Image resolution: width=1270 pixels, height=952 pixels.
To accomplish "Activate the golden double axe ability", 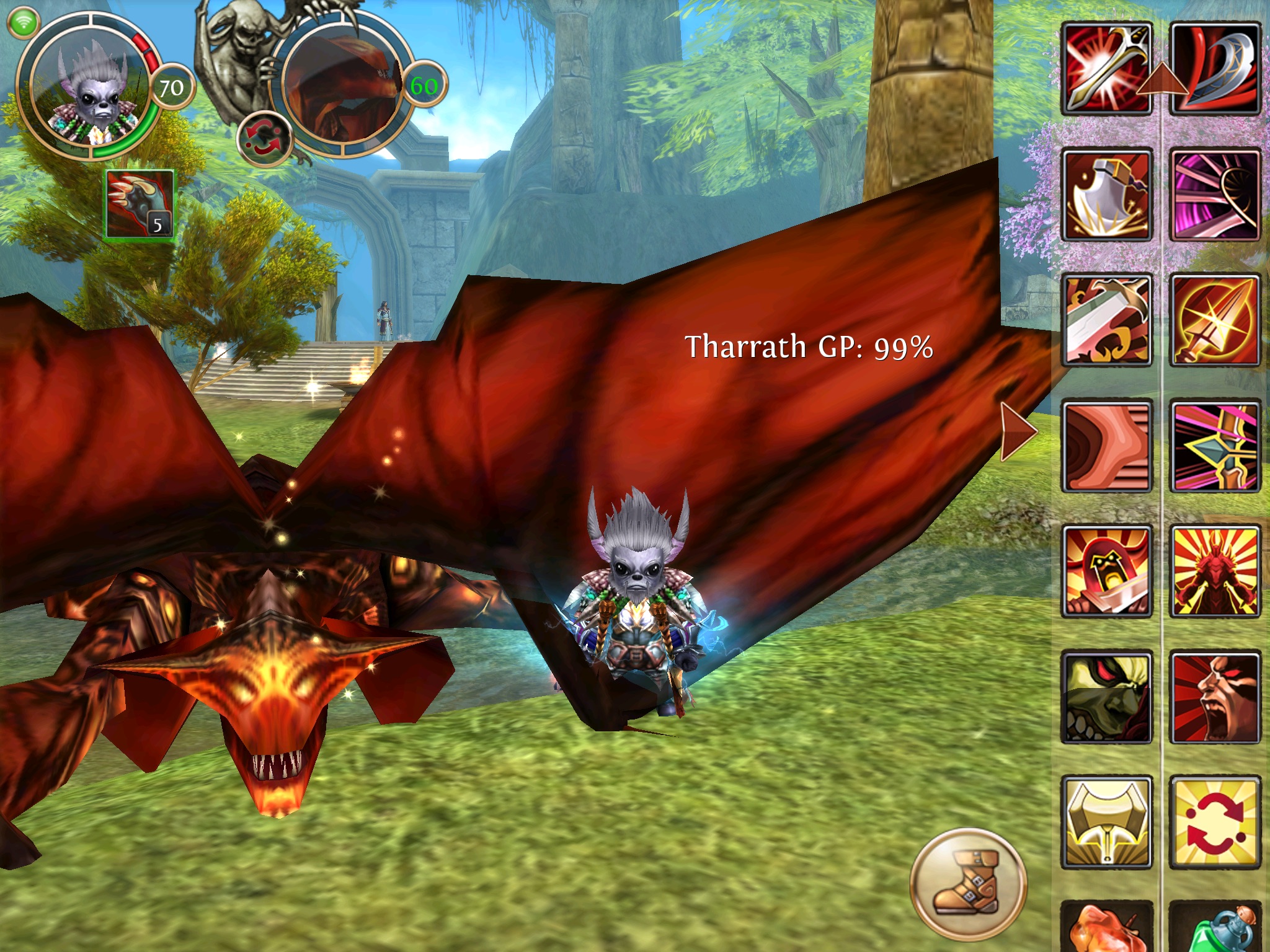I will (x=1107, y=822).
